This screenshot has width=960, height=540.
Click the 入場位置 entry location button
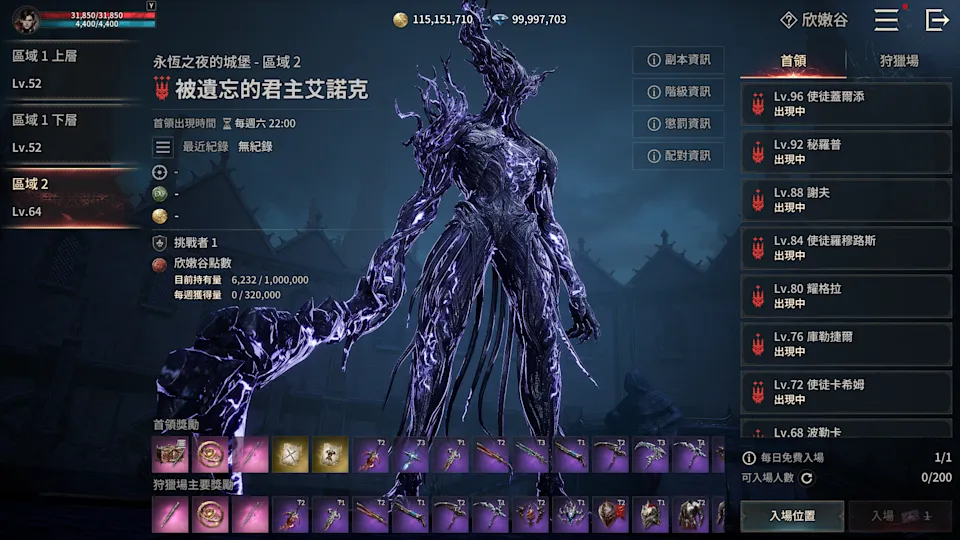coord(792,516)
